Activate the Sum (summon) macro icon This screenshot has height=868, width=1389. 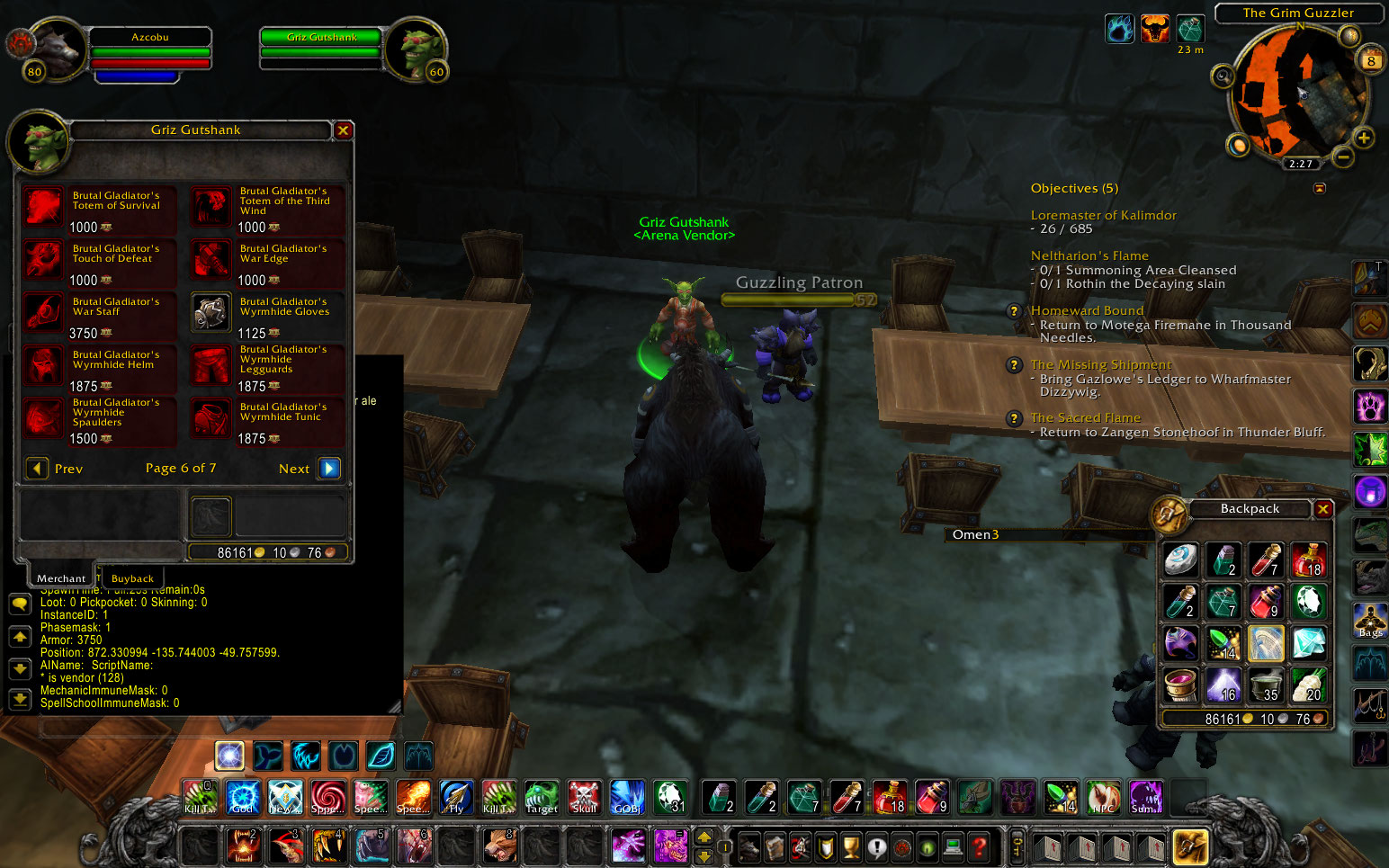1146,797
